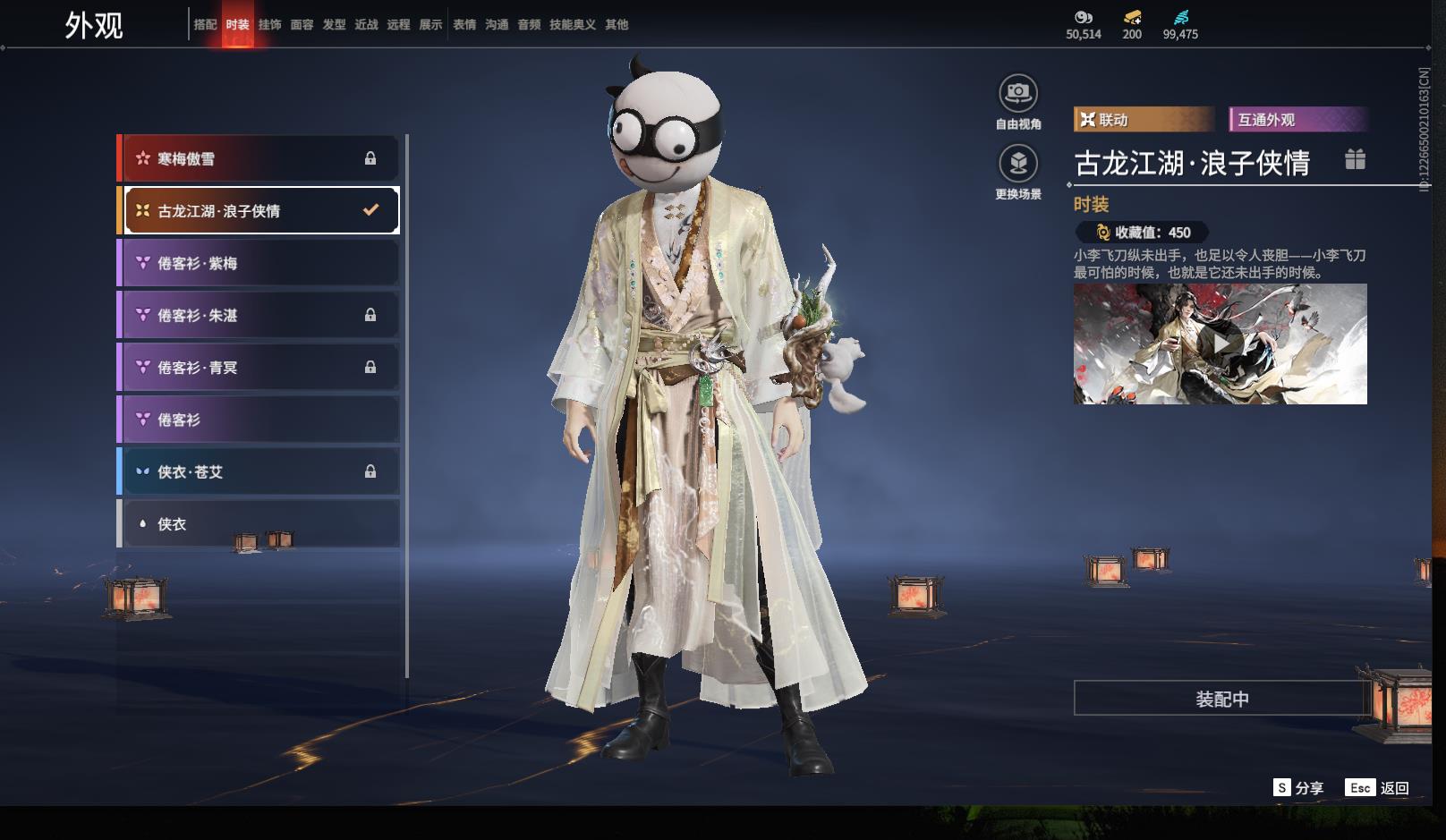This screenshot has width=1446, height=840.
Task: Switch to the 搭配 tab
Action: point(205,25)
